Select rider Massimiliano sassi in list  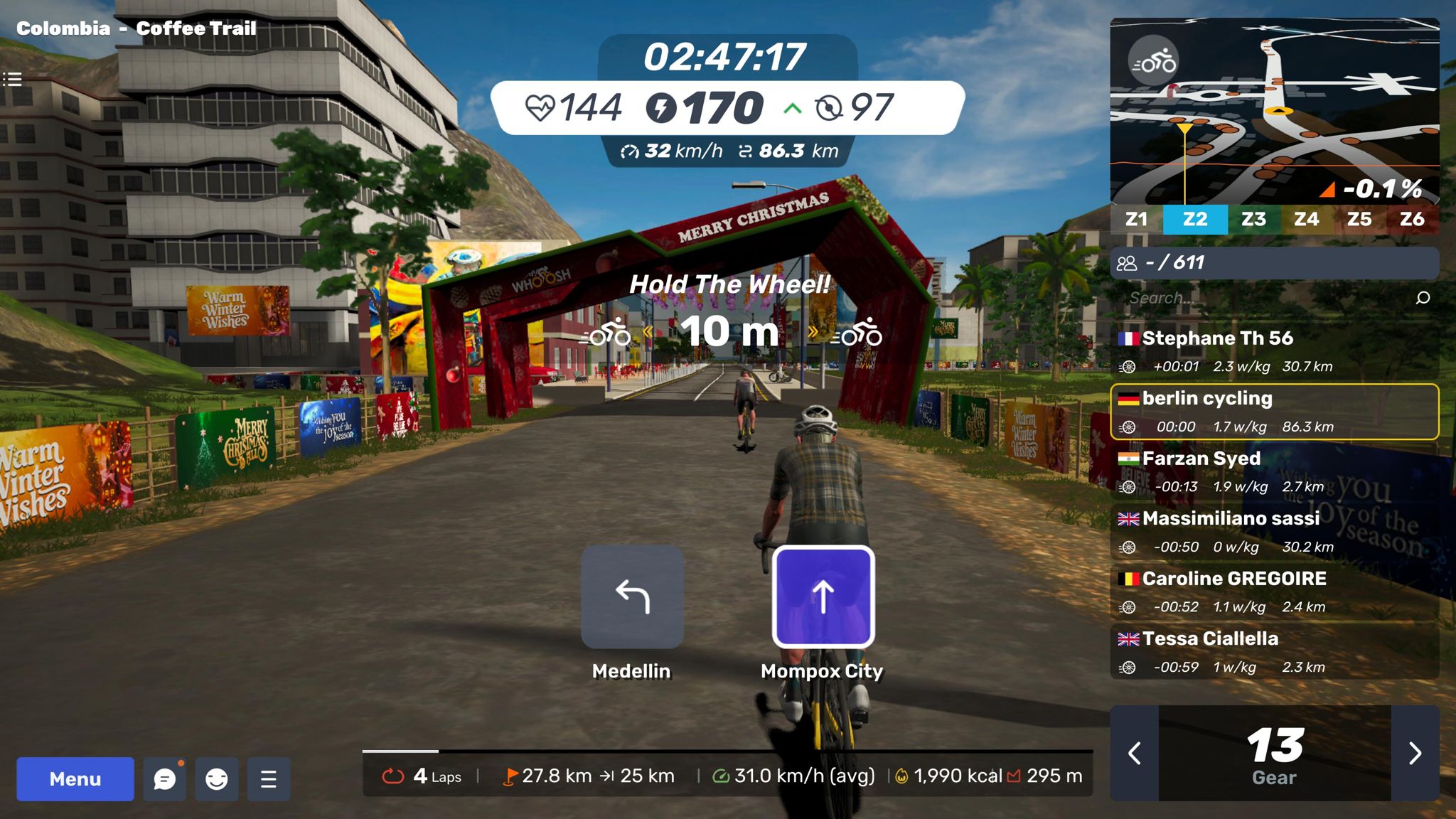(1274, 532)
